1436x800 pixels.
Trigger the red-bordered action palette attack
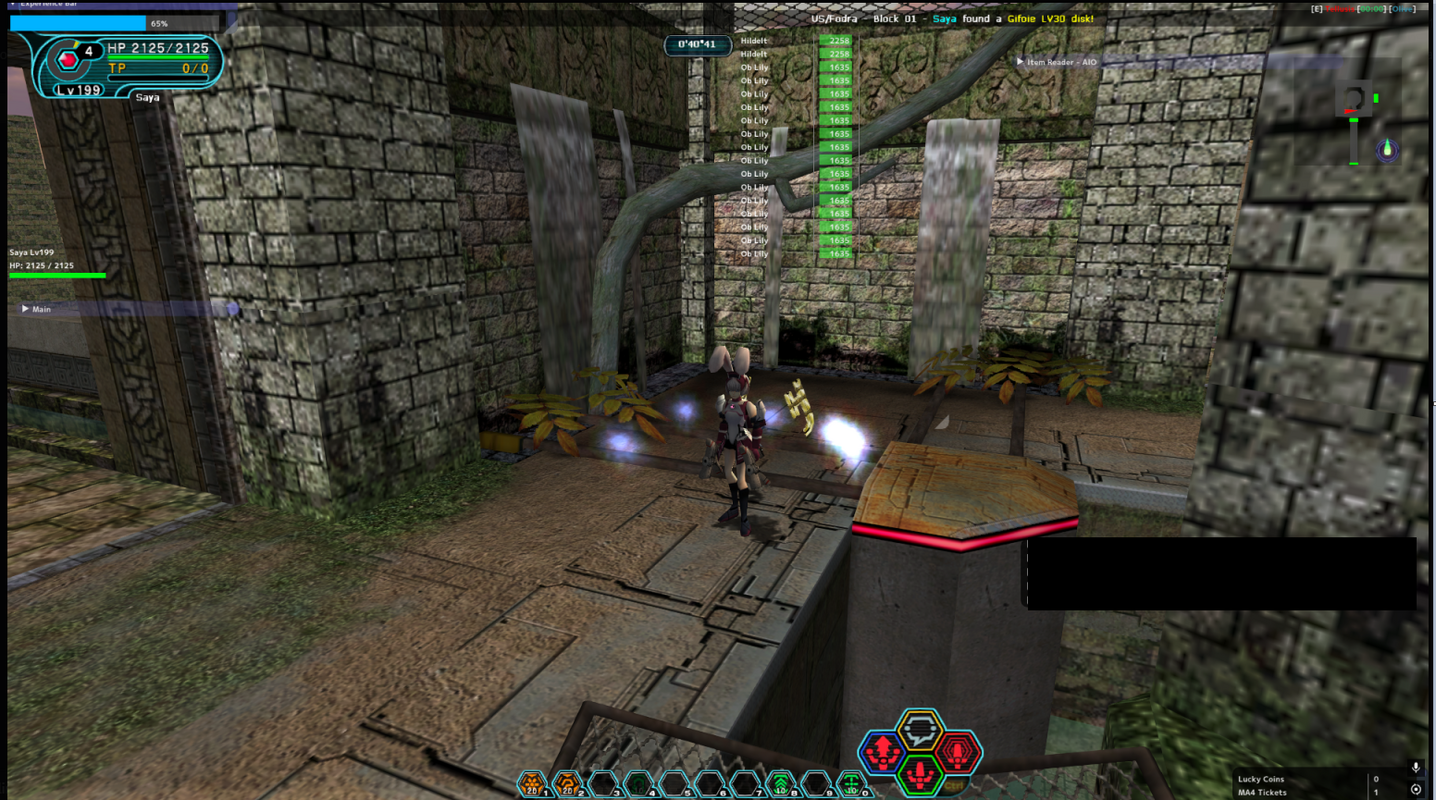(957, 752)
